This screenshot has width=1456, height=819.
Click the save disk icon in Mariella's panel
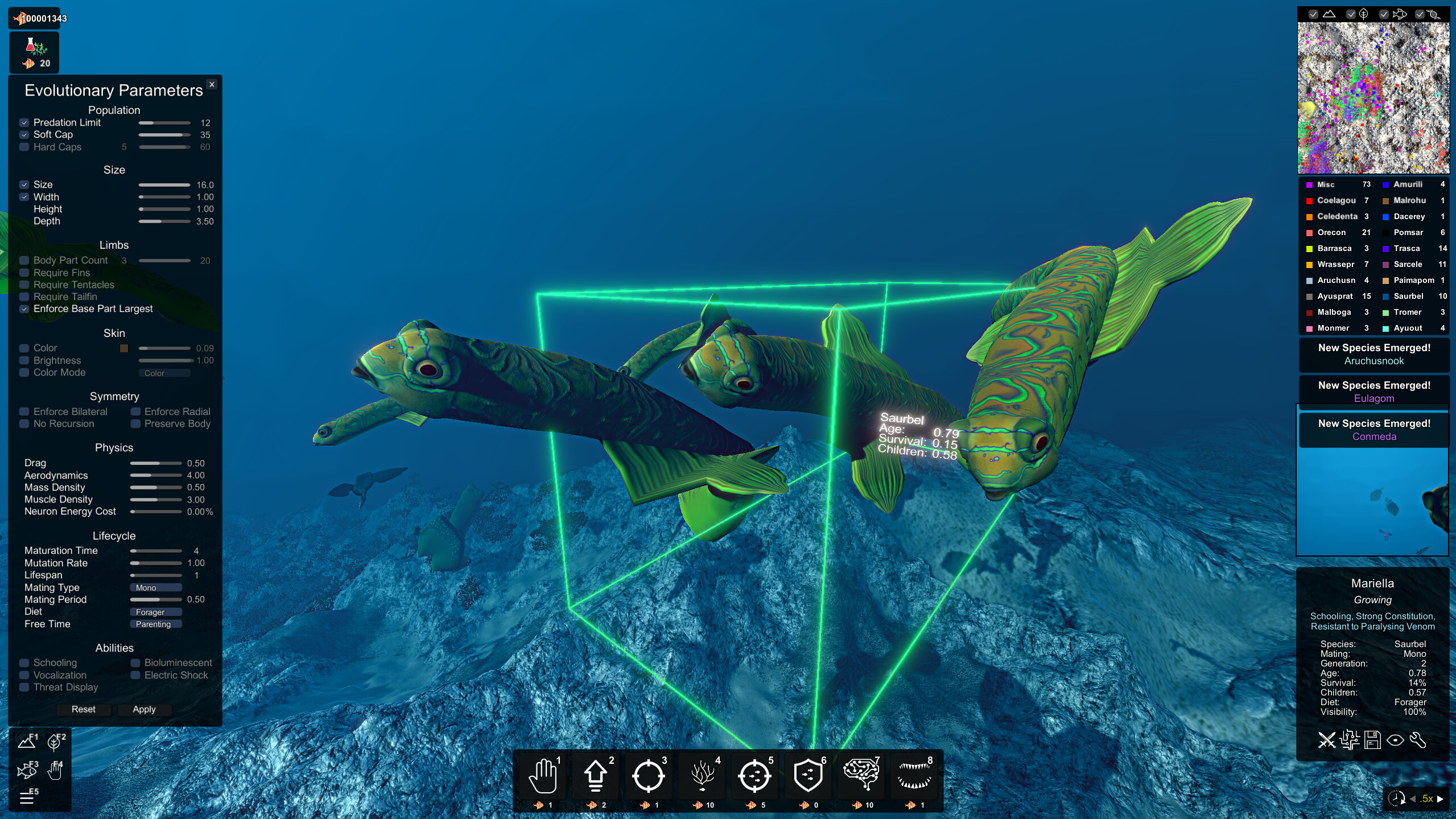point(1373,741)
